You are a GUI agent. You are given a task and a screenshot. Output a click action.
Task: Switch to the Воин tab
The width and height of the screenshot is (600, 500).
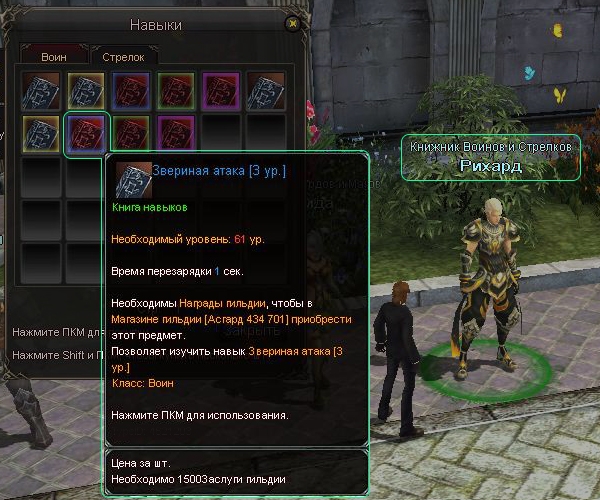53,57
